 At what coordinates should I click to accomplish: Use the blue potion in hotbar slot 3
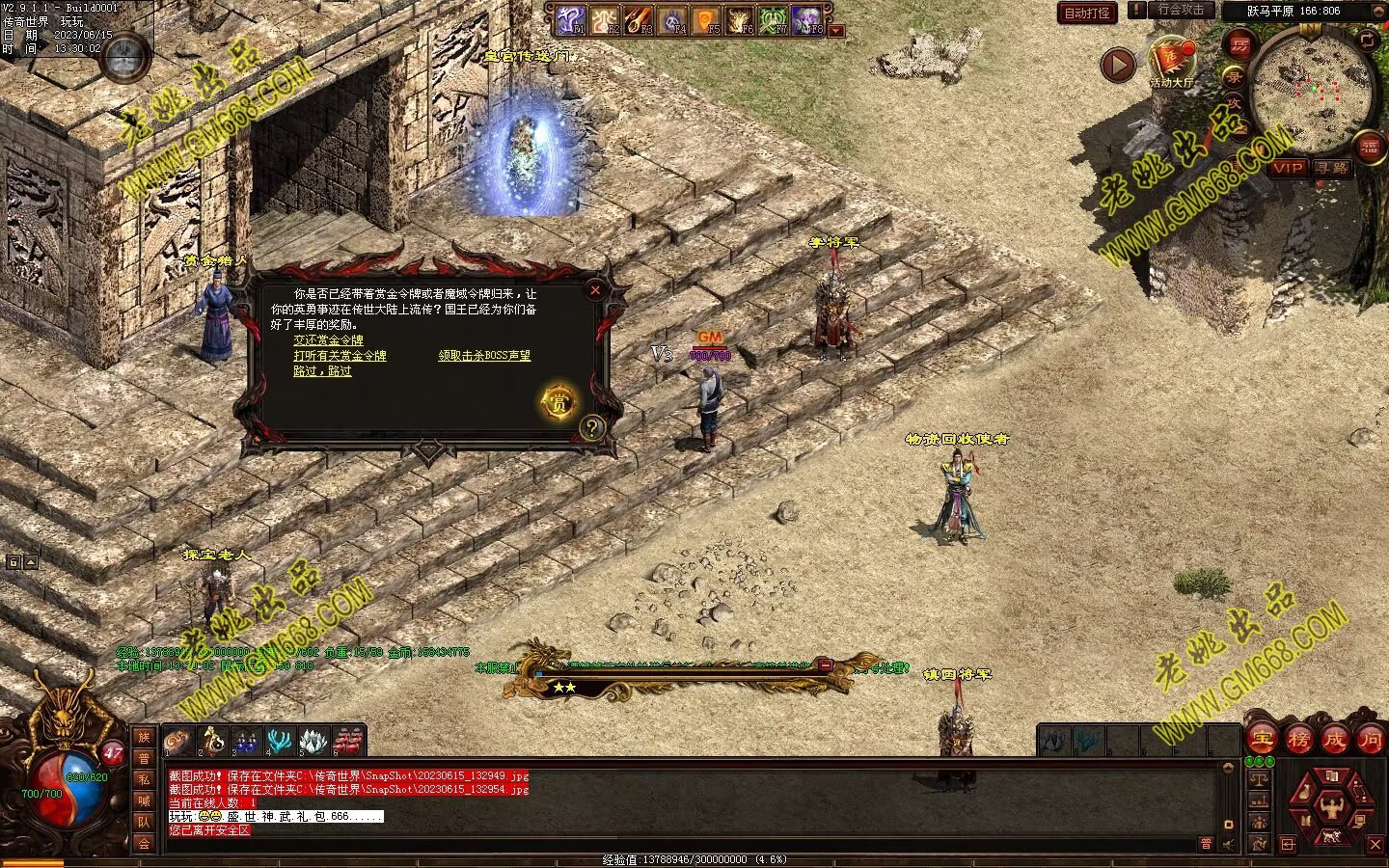tap(245, 741)
